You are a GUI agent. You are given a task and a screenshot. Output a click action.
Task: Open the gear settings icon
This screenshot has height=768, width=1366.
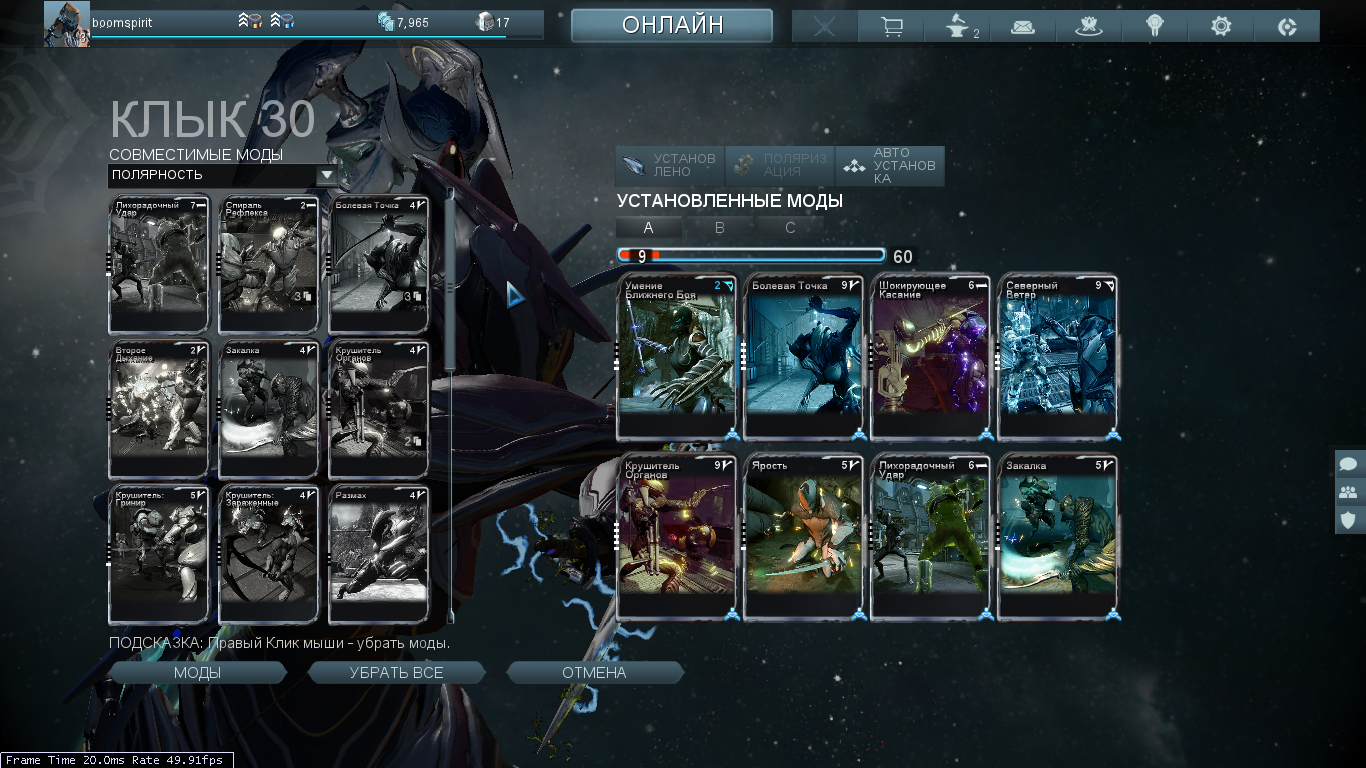pyautogui.click(x=1221, y=27)
